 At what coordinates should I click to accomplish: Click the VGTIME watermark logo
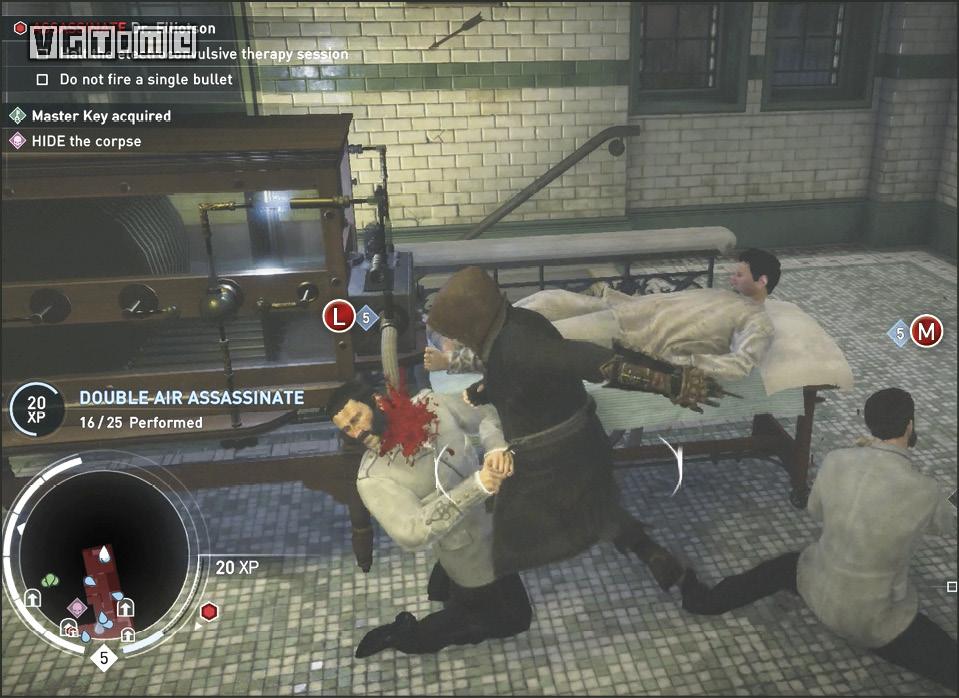click(112, 41)
